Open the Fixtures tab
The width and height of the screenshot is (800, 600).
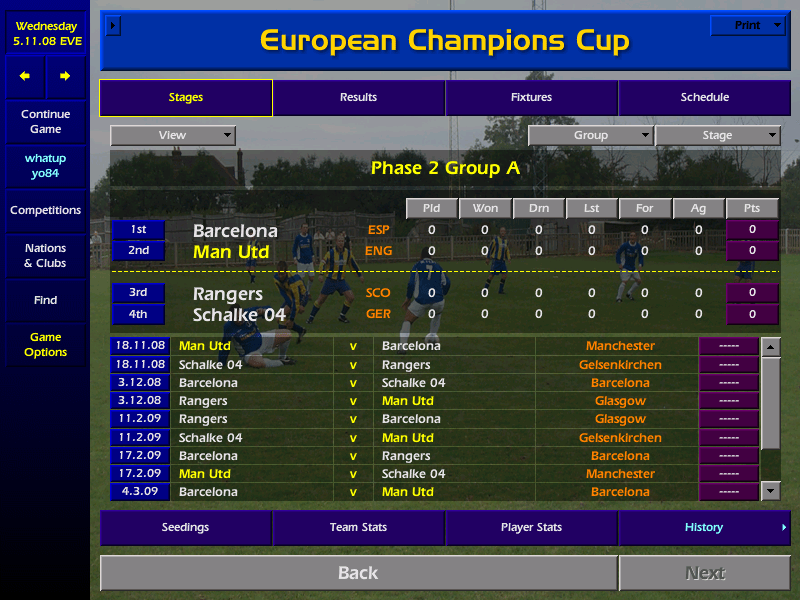(x=531, y=97)
